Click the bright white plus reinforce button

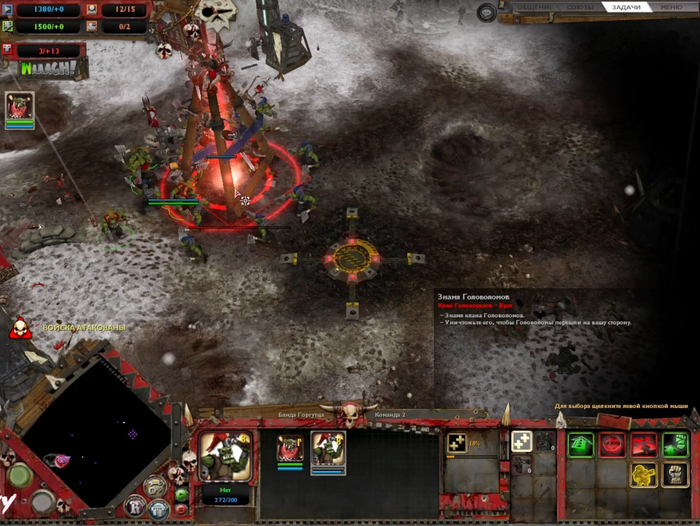pyautogui.click(x=521, y=441)
